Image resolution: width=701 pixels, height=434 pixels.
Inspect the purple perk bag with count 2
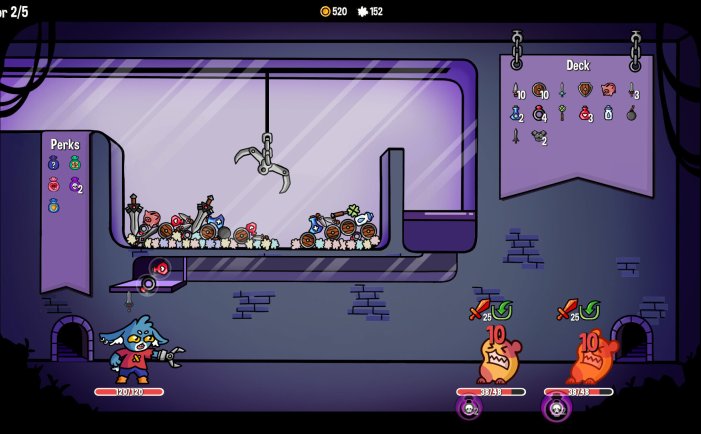coord(74,184)
